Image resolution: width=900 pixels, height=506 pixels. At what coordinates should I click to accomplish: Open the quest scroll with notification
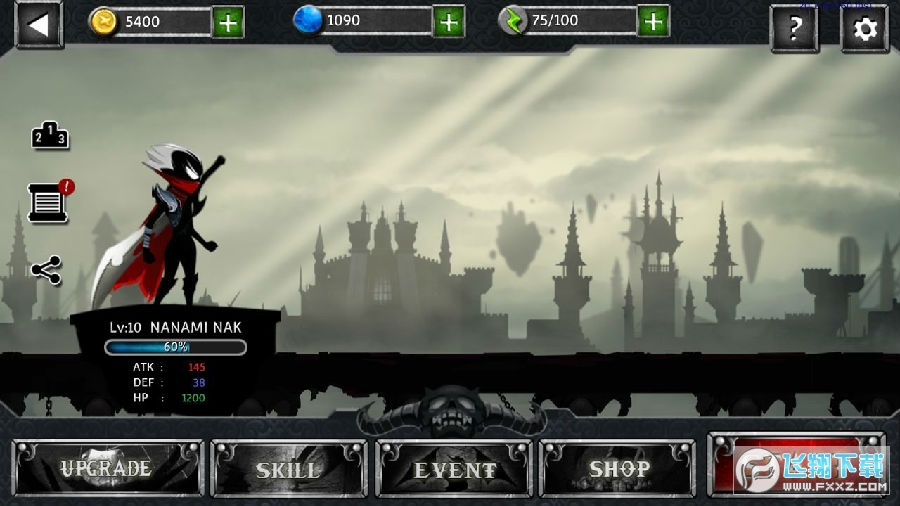(48, 203)
